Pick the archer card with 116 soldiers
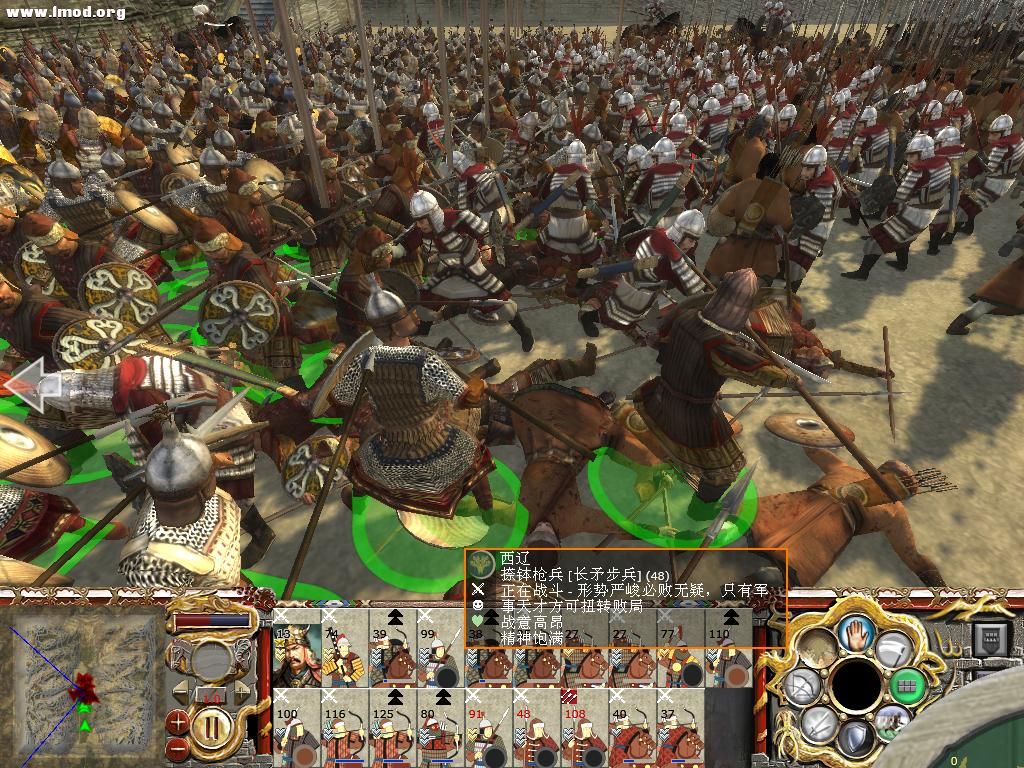Screen dimensions: 1024x768 tap(345, 727)
